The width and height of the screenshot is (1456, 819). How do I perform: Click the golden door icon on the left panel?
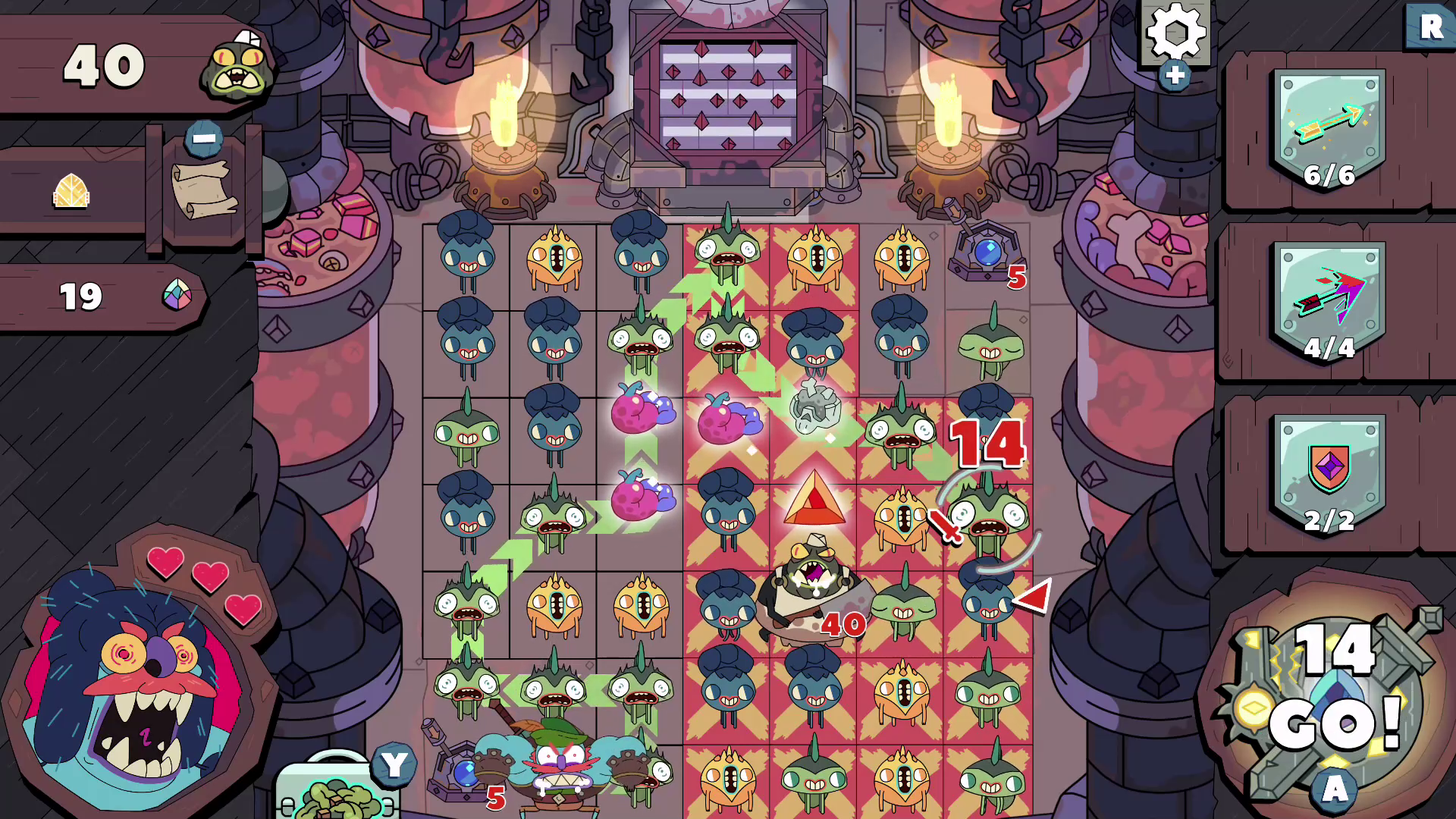click(x=69, y=191)
